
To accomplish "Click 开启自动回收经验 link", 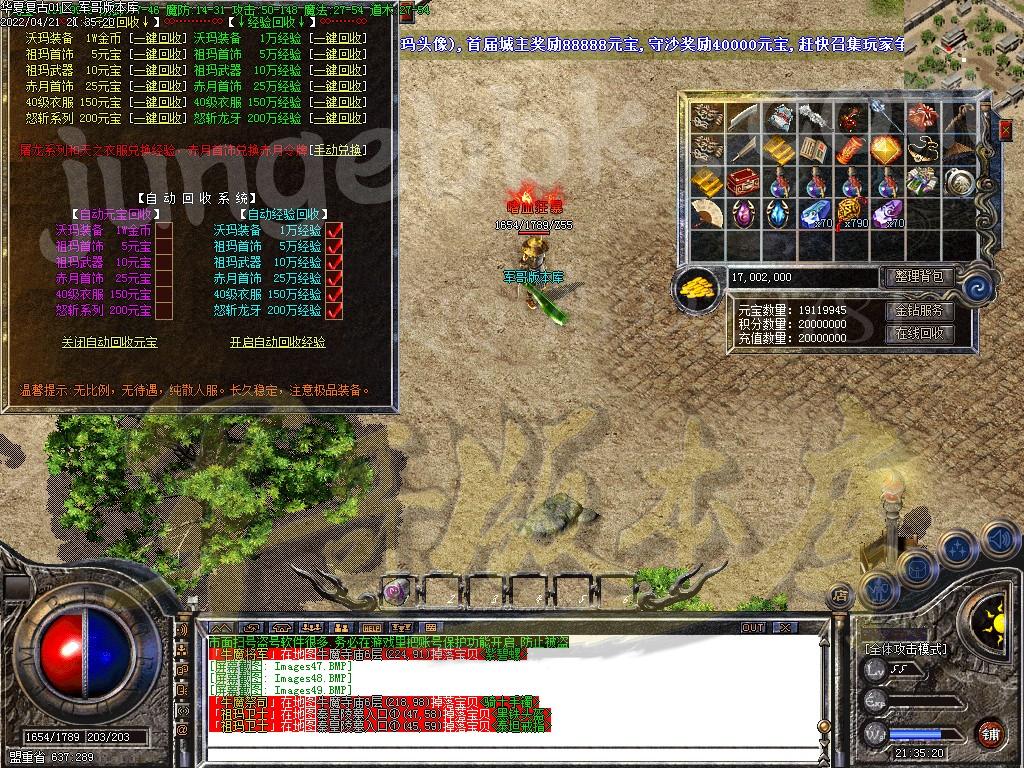I will pos(278,342).
